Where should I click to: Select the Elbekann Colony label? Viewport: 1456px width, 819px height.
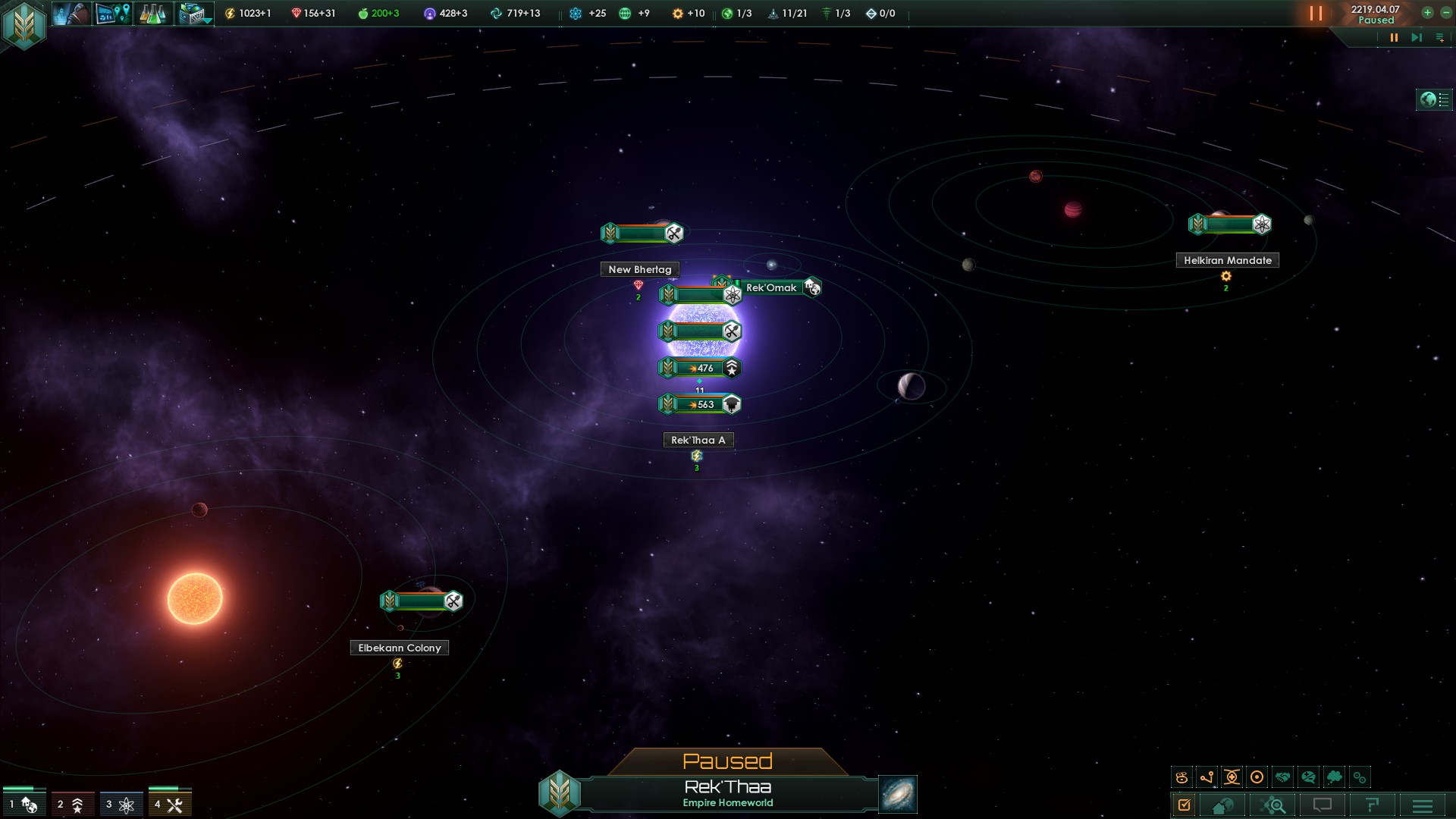click(399, 648)
